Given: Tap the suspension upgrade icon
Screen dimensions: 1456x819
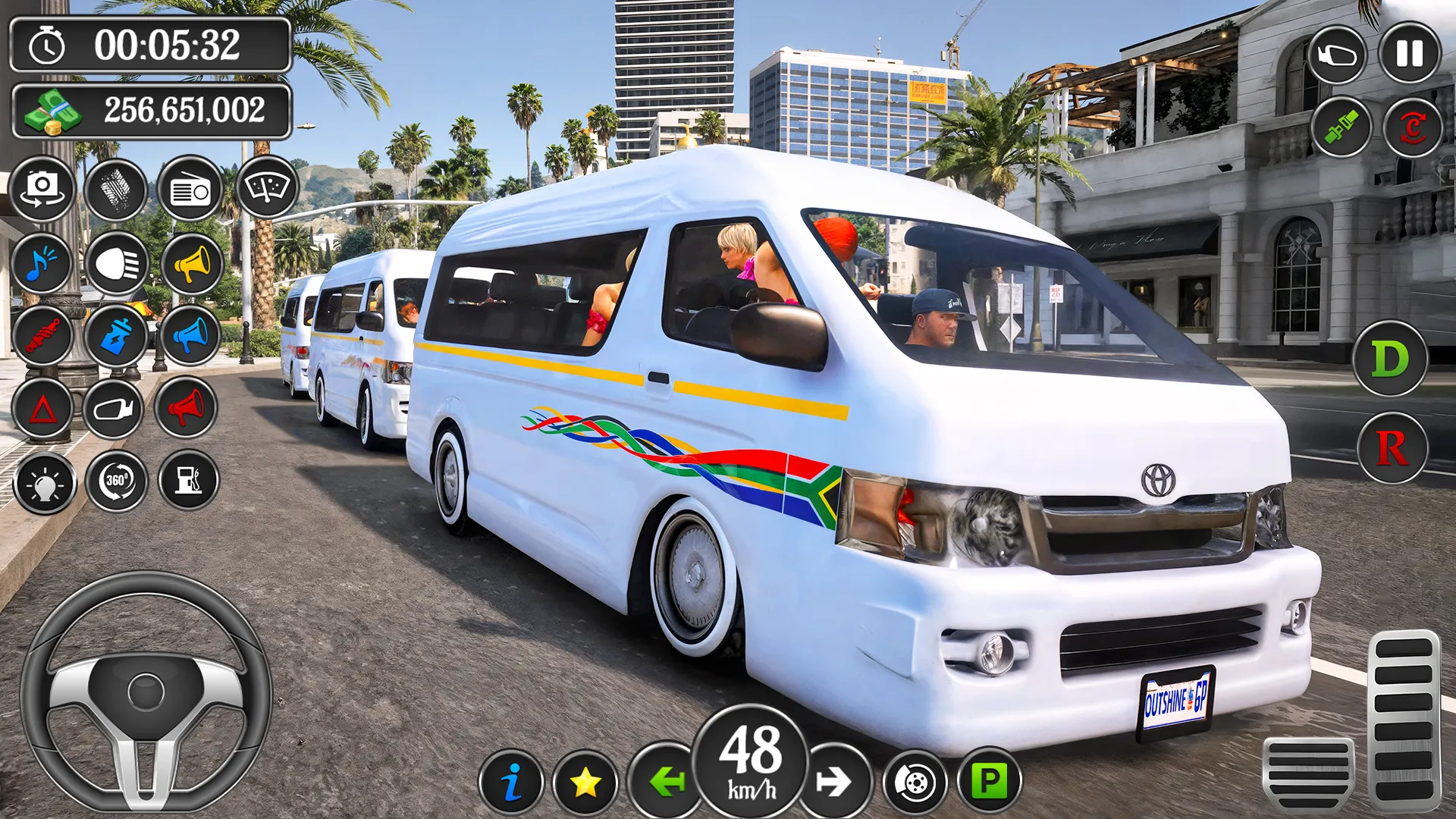Looking at the screenshot, I should coord(43,336).
